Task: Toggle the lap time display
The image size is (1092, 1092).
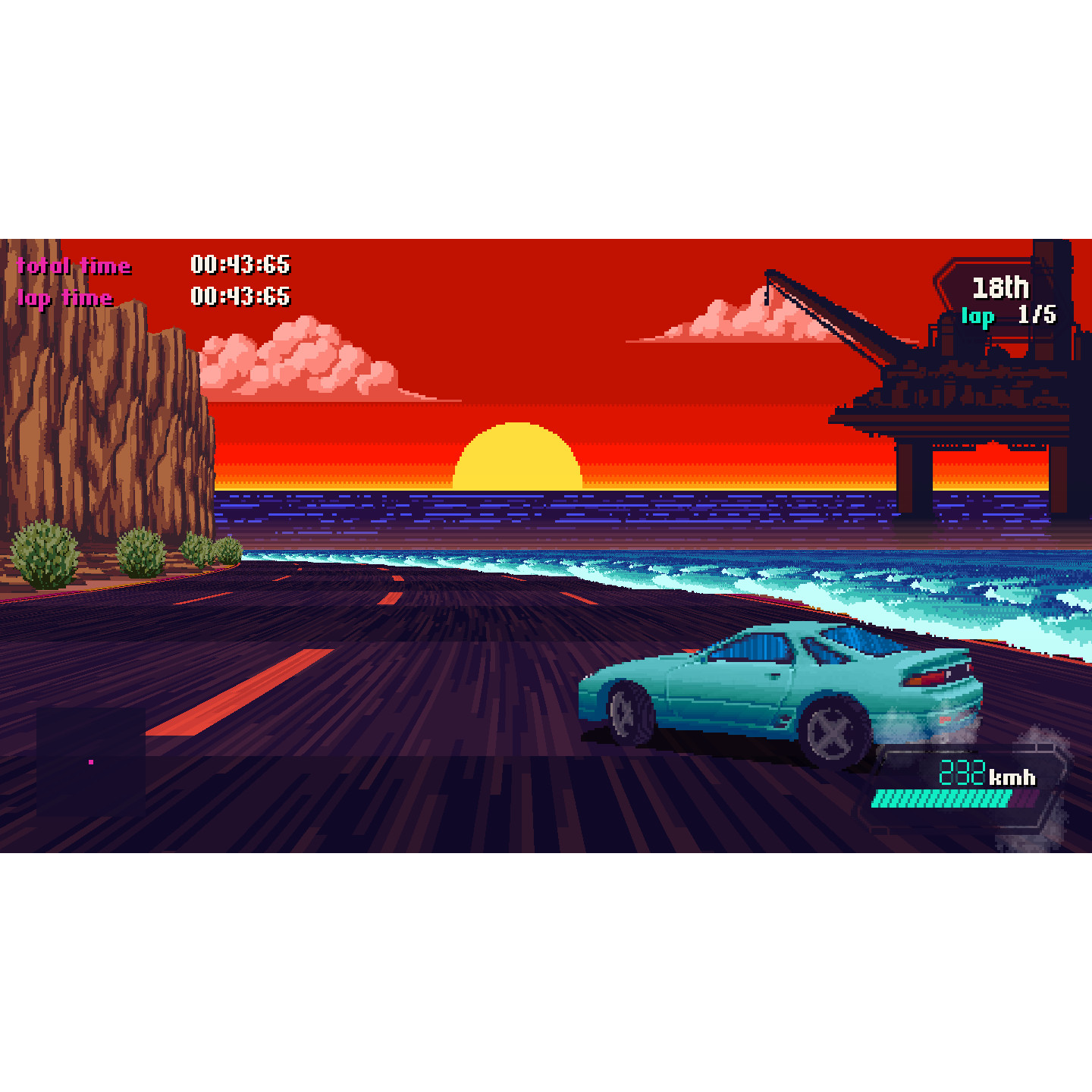Action: [x=65, y=298]
